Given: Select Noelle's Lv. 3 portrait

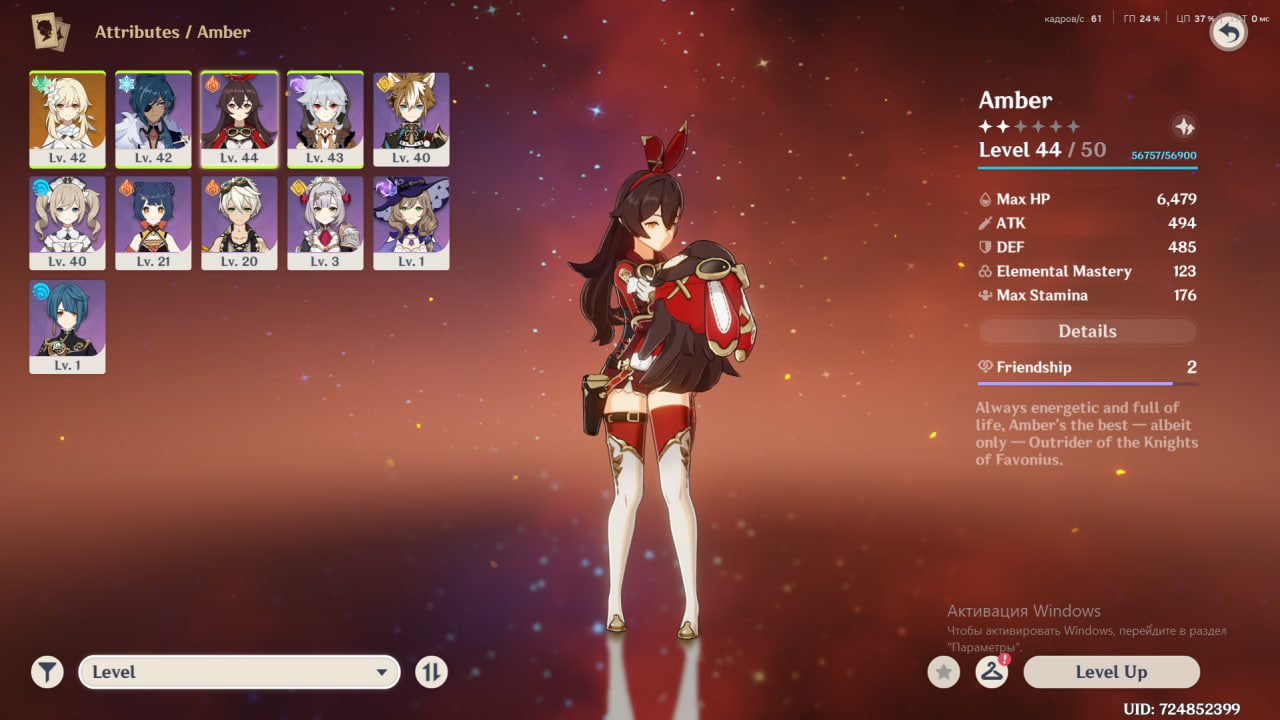Looking at the screenshot, I should pyautogui.click(x=325, y=222).
